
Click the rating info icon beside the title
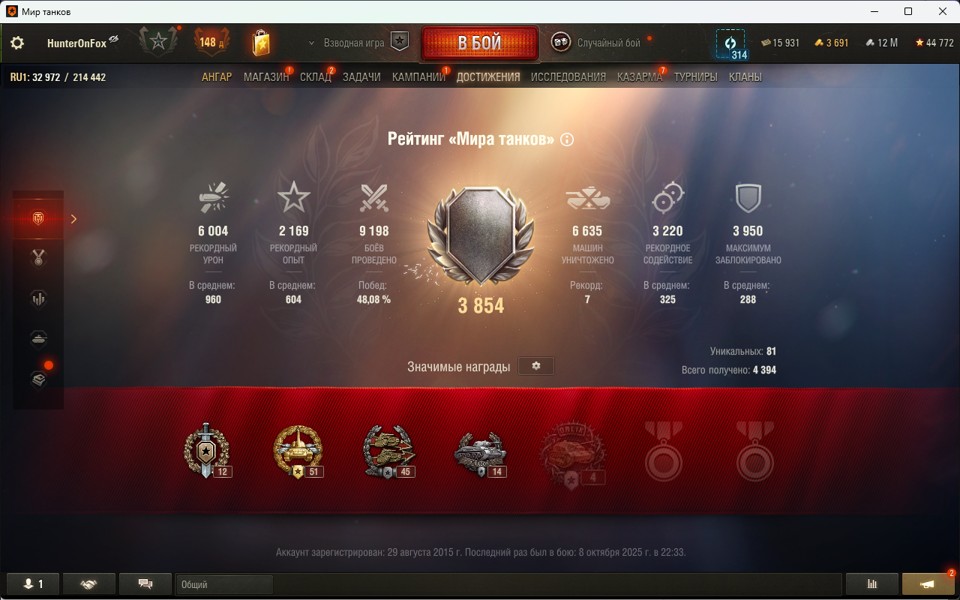567,140
